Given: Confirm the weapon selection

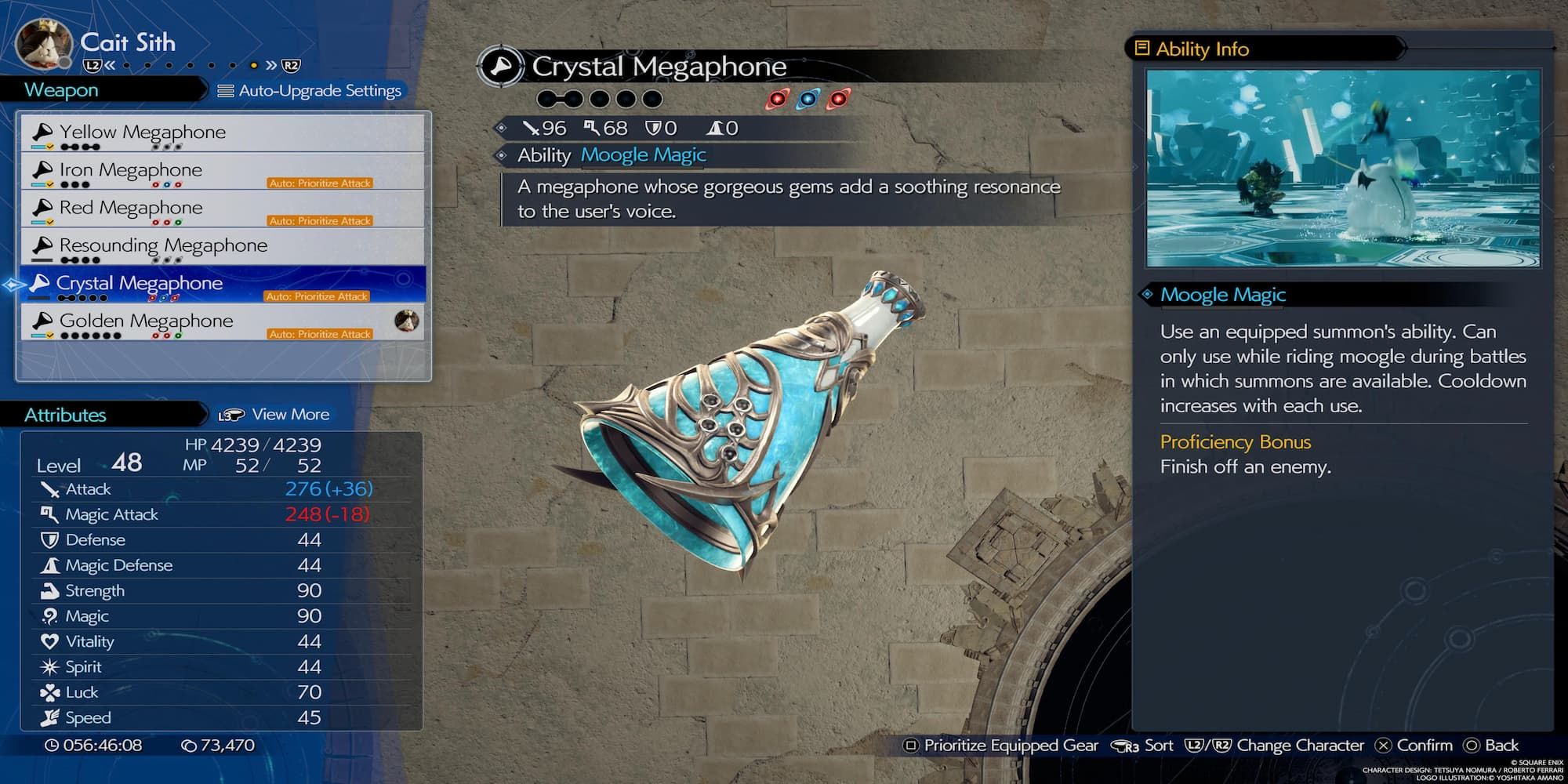Looking at the screenshot, I should (1414, 746).
